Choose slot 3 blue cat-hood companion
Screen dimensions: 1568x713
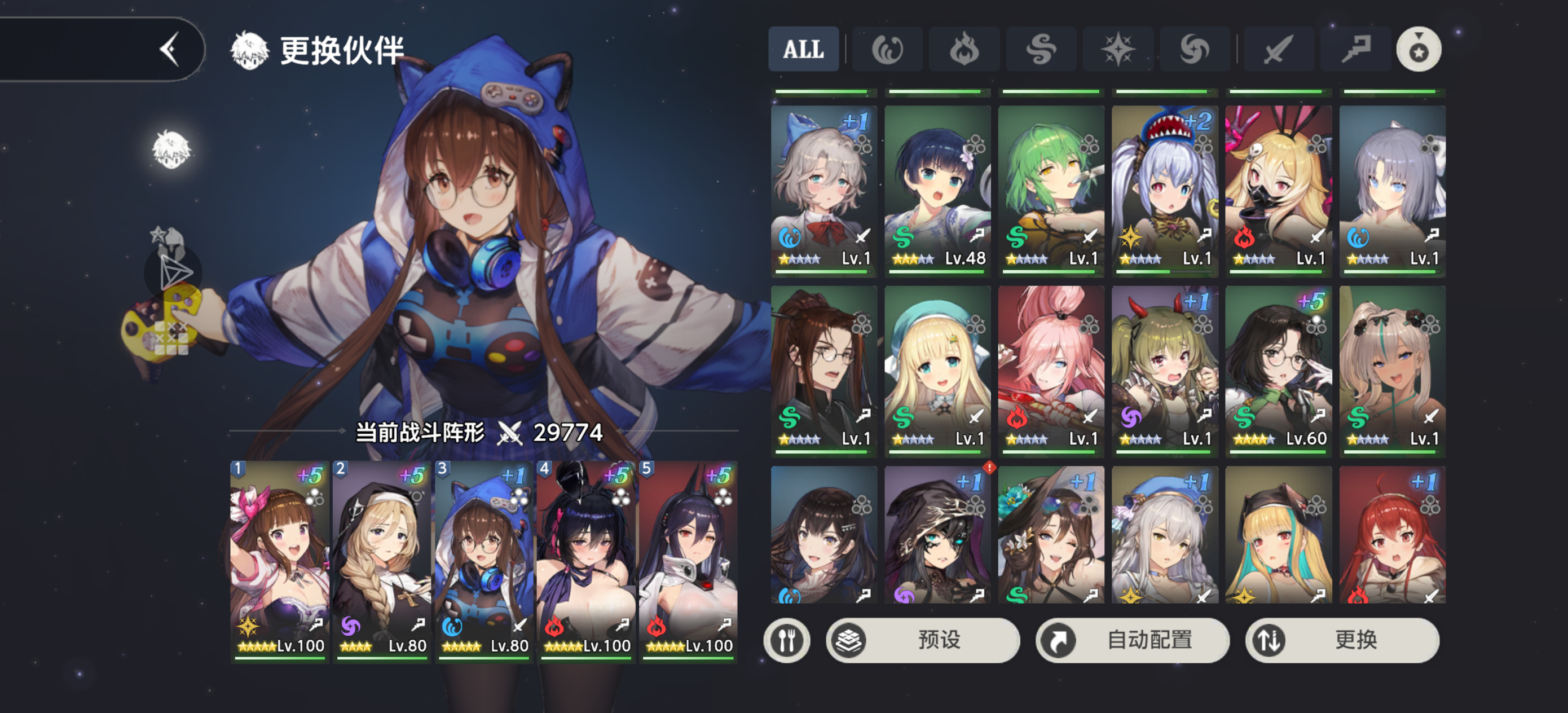(485, 560)
